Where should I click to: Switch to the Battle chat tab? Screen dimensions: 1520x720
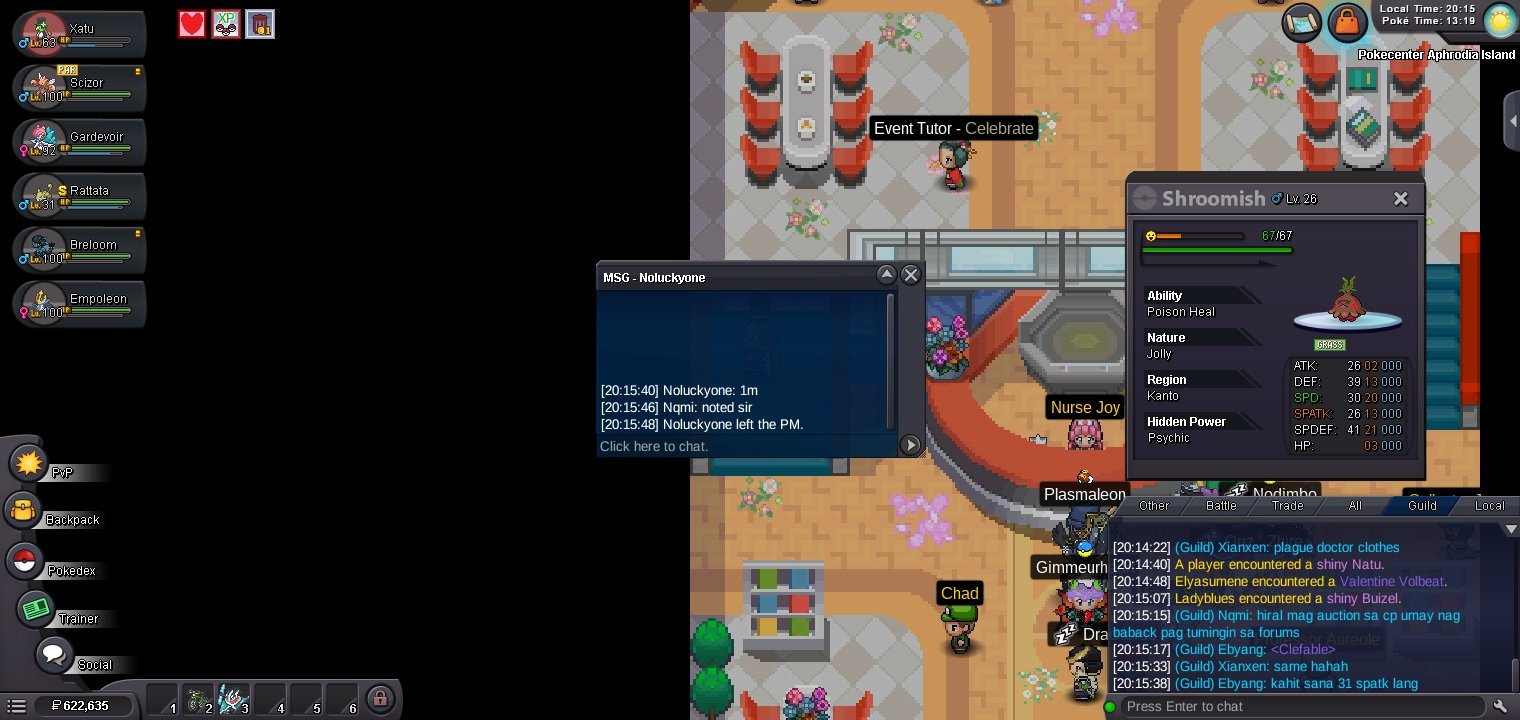pos(1221,506)
